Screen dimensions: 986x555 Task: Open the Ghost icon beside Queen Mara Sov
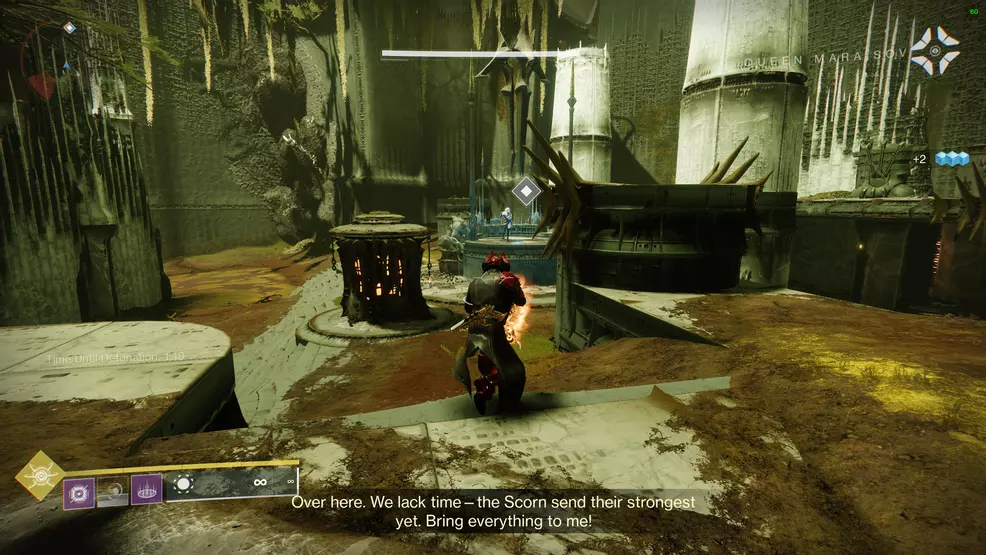coord(935,50)
